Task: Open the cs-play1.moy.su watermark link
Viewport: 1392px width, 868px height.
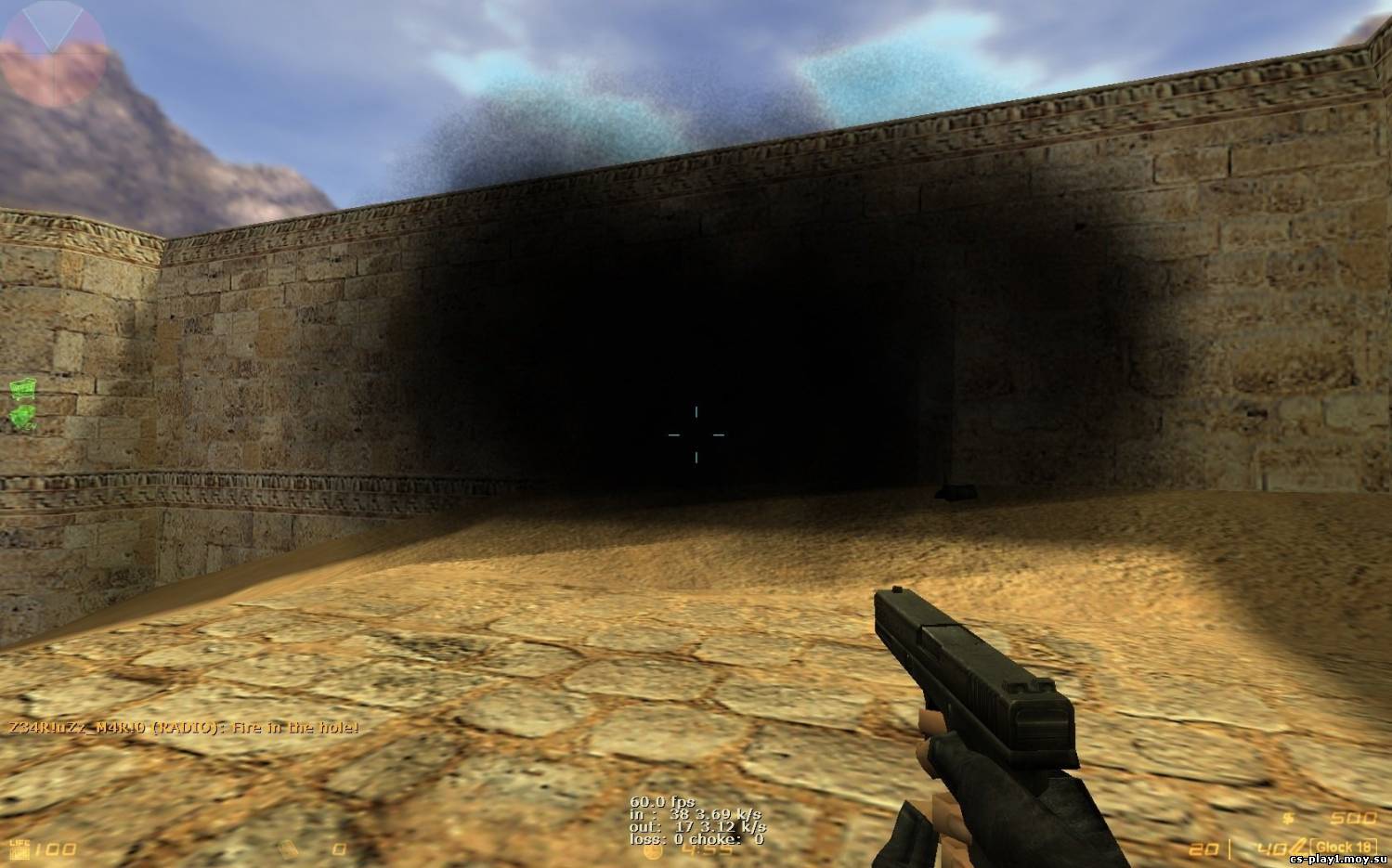Action: (1337, 861)
